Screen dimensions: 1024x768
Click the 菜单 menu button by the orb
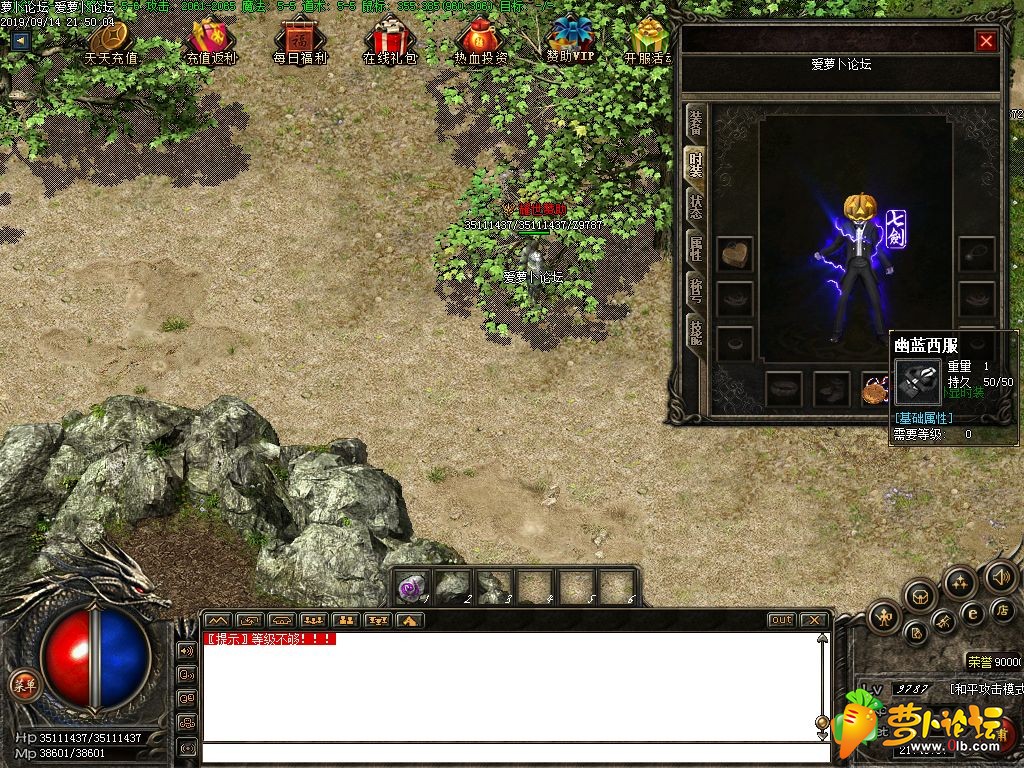click(x=23, y=685)
